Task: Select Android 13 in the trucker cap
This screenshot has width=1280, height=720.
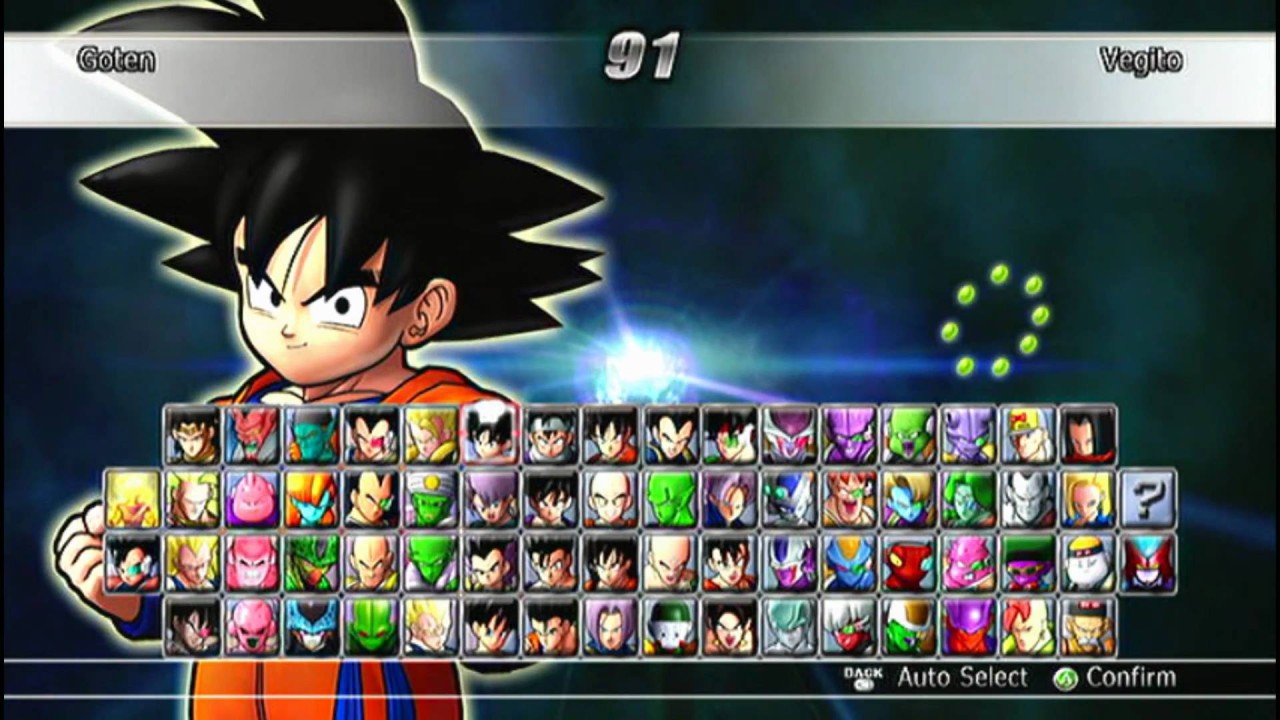Action: (x=1028, y=435)
